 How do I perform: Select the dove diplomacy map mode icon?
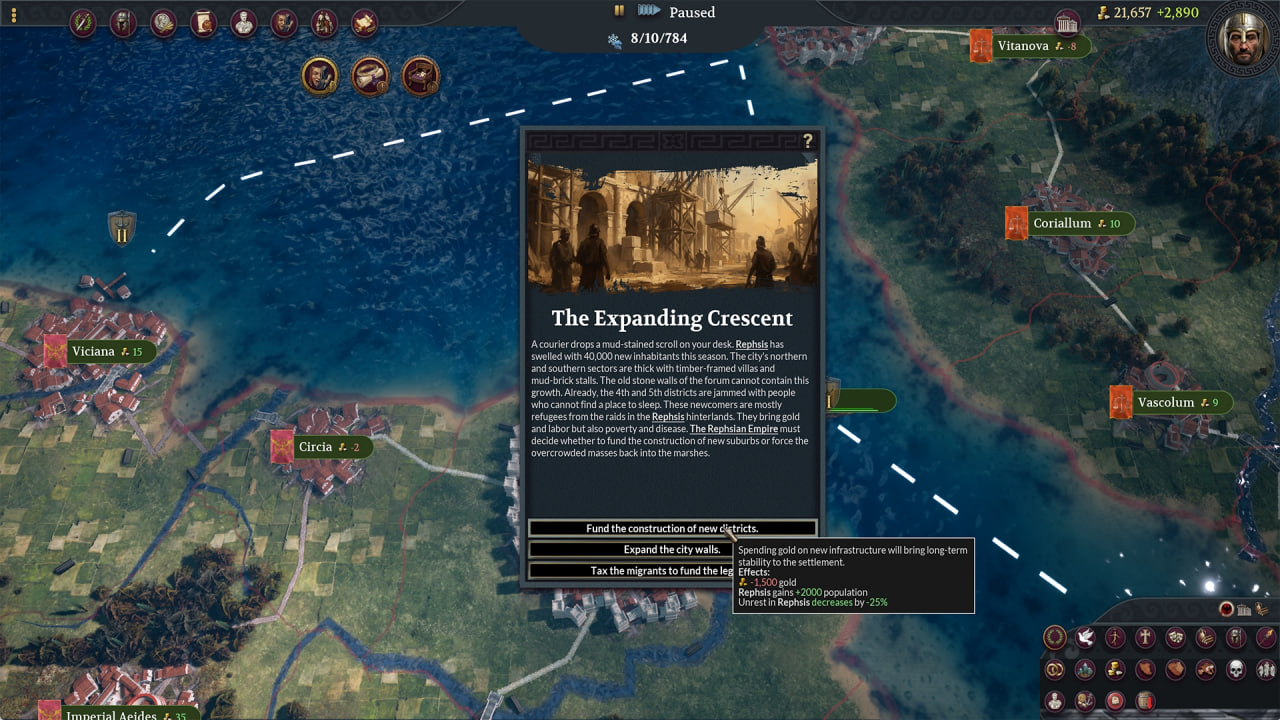pos(1085,638)
